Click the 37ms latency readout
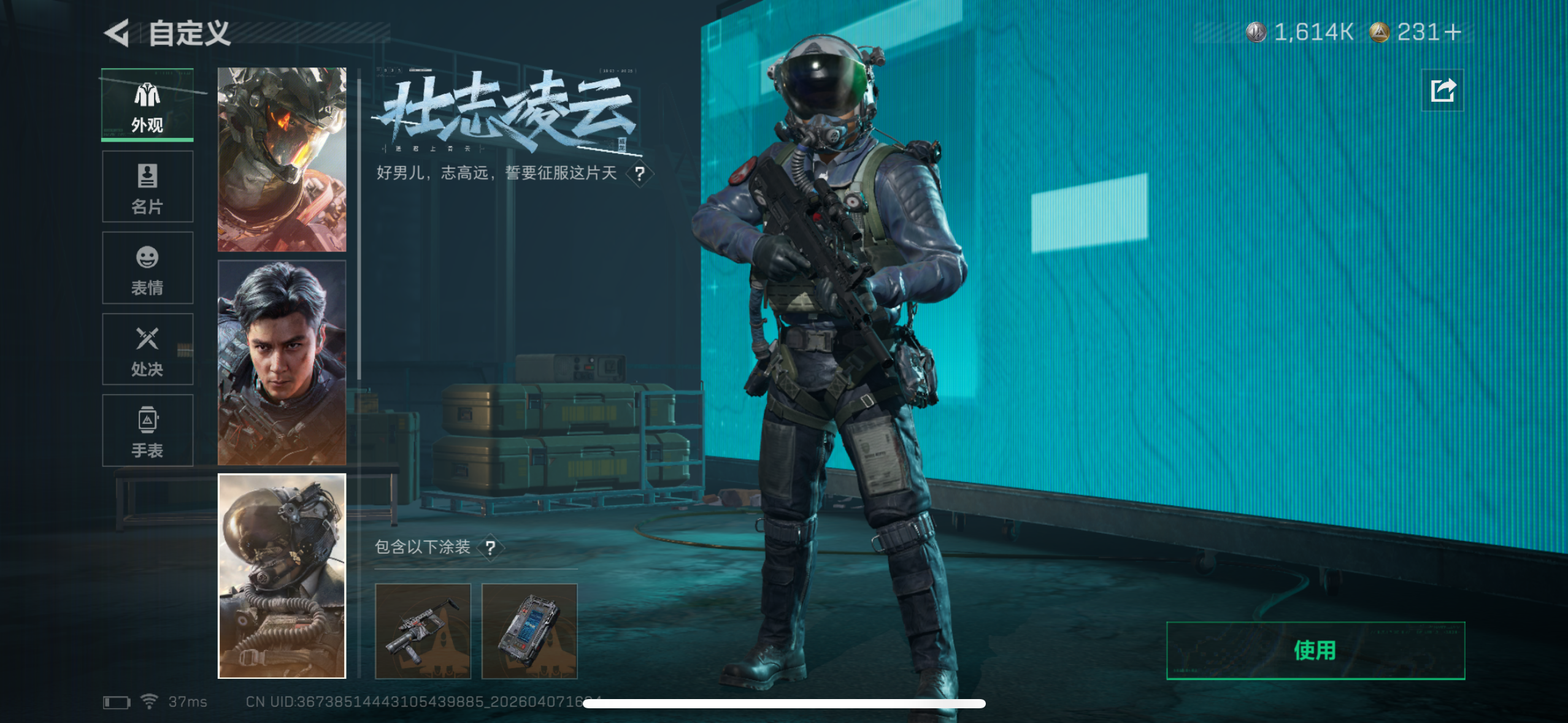 coord(187,702)
